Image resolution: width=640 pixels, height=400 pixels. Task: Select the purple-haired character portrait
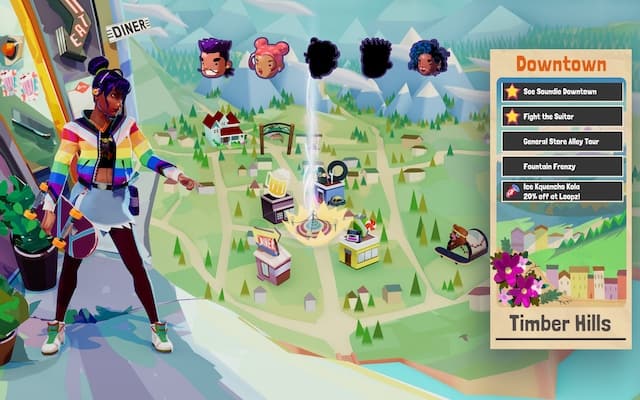tap(216, 57)
